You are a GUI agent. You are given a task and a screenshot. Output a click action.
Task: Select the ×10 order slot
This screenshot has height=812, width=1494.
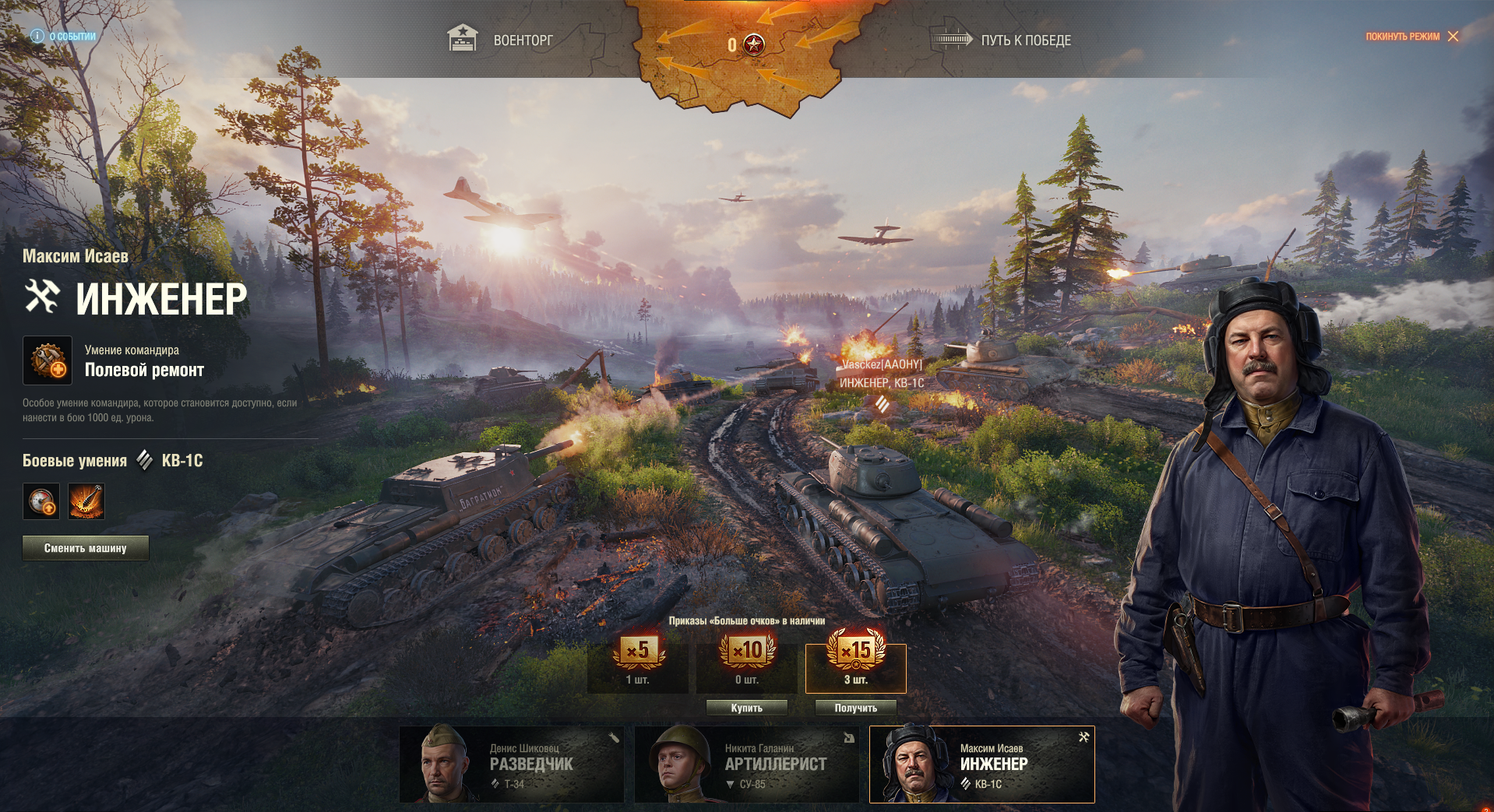point(747,662)
